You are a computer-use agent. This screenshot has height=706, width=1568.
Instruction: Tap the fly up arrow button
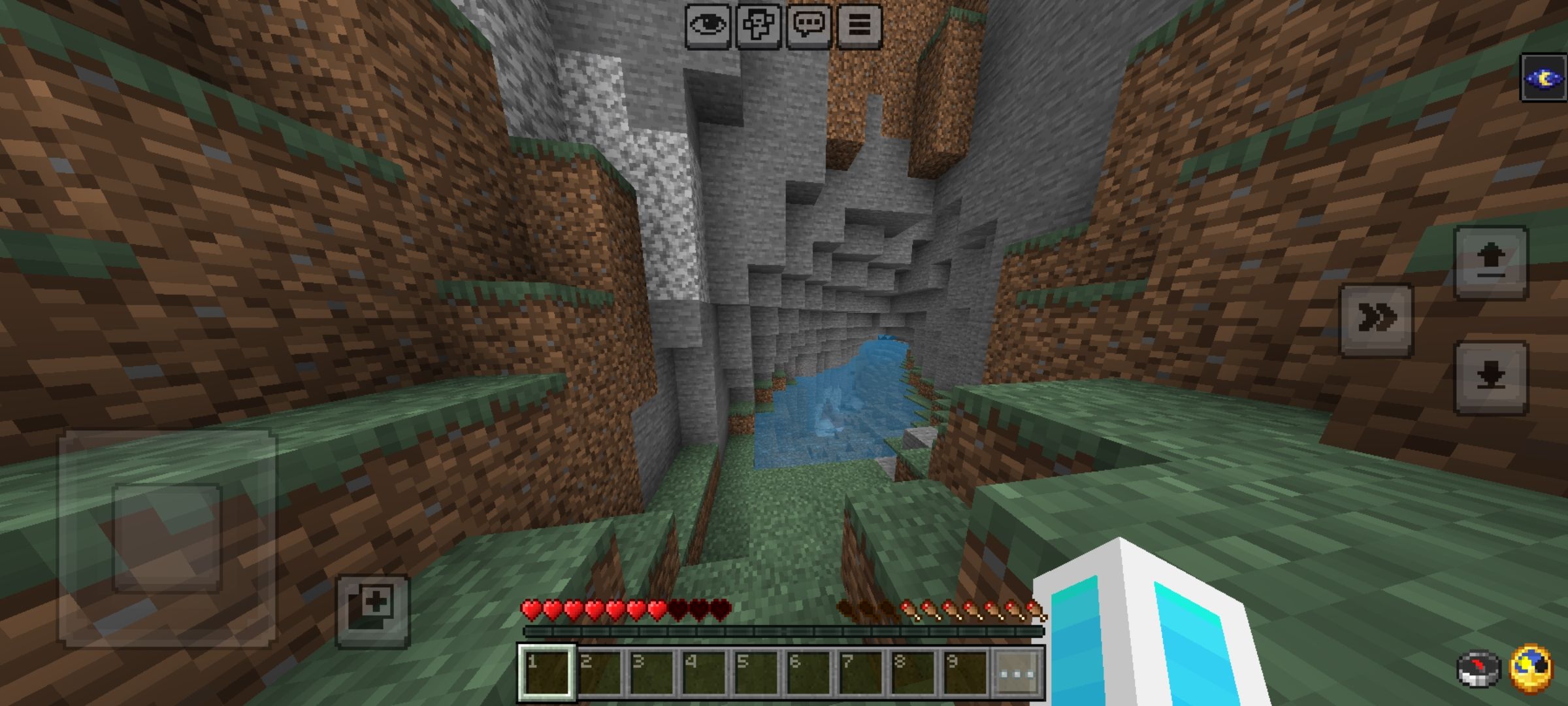pos(1490,262)
